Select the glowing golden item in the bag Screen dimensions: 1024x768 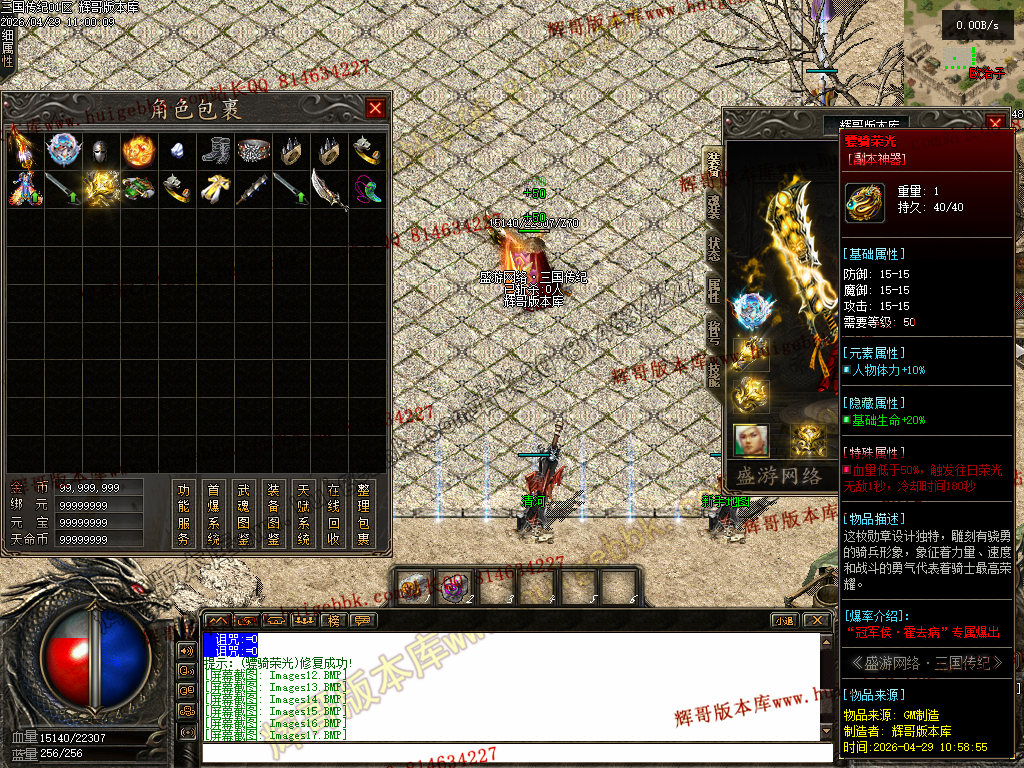(x=100, y=189)
